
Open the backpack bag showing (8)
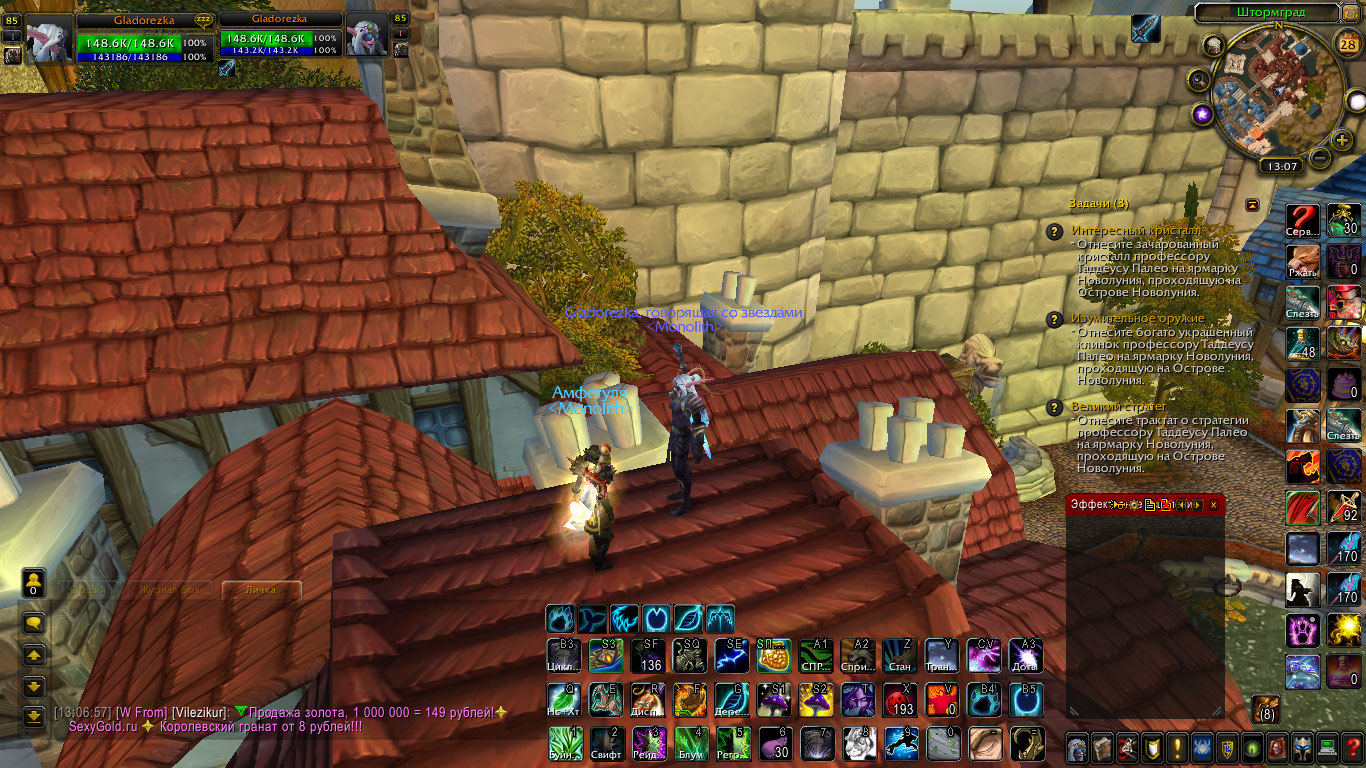point(1265,709)
